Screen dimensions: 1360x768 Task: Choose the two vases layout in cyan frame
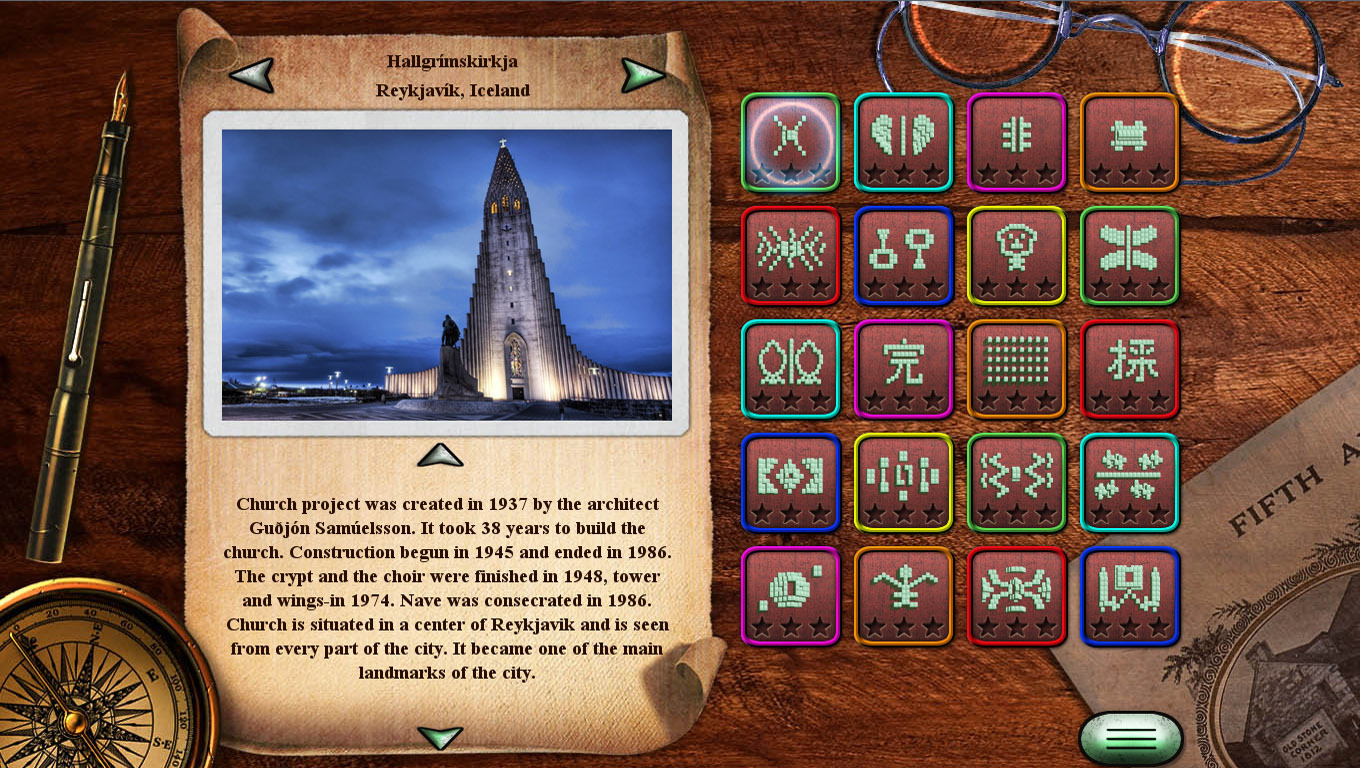click(x=790, y=368)
